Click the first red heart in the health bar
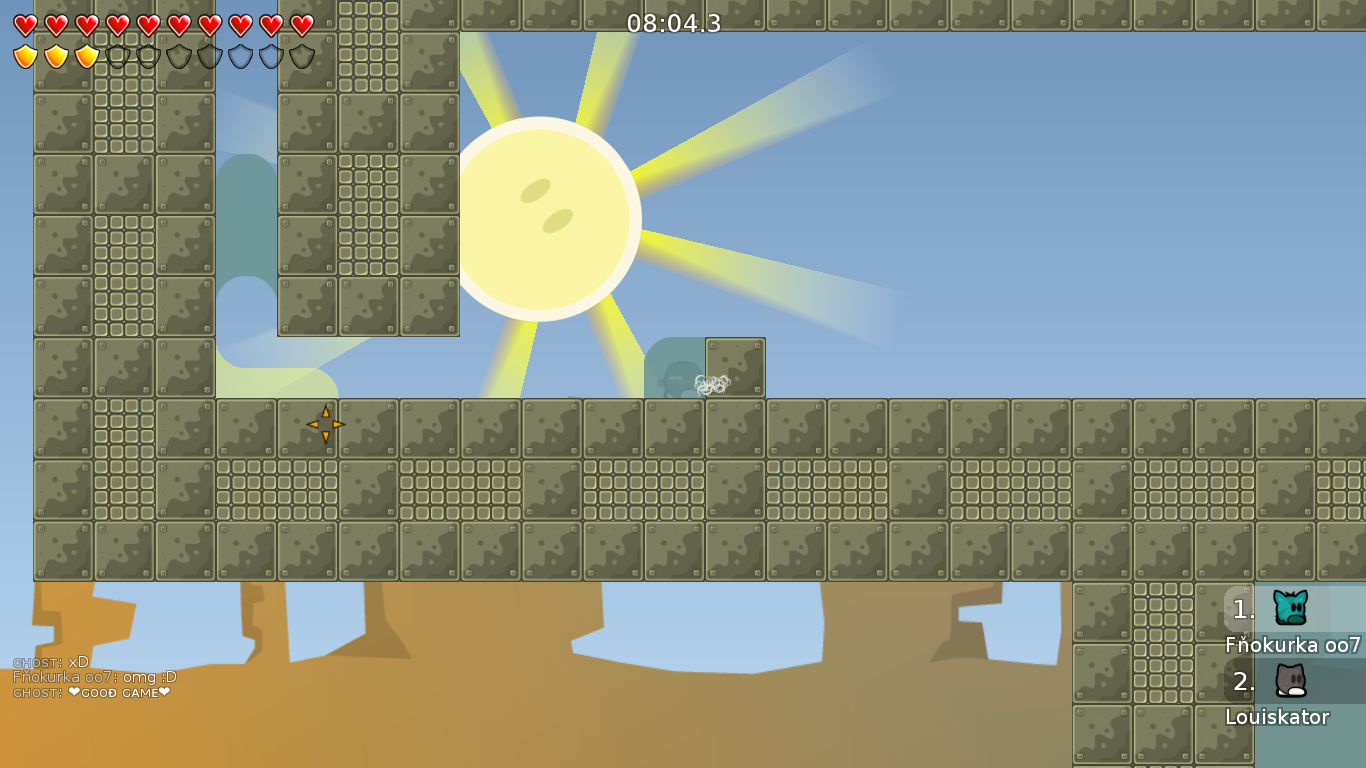The width and height of the screenshot is (1366, 768). pos(24,26)
